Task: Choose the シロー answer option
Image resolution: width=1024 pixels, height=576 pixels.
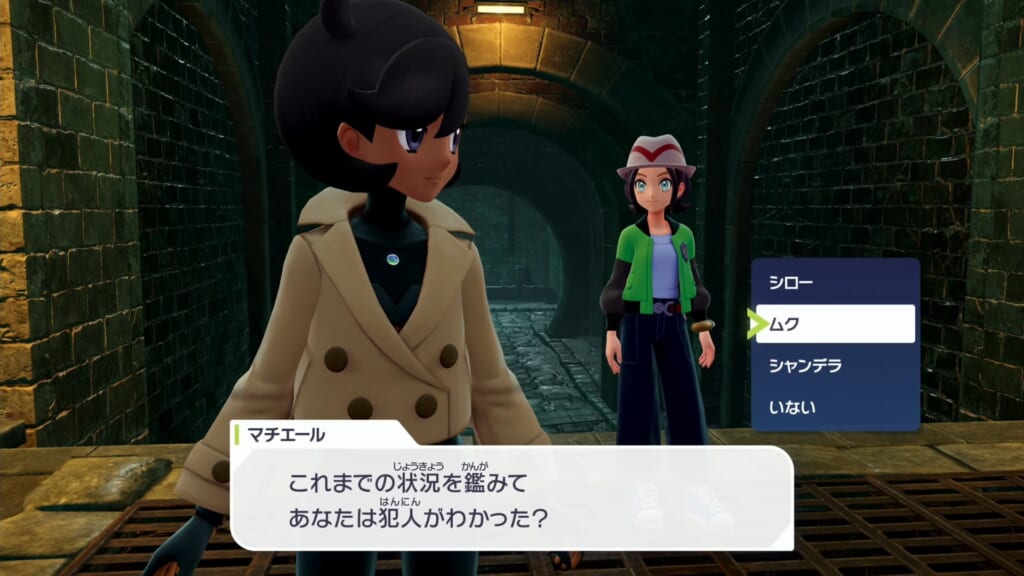Action: tap(834, 283)
